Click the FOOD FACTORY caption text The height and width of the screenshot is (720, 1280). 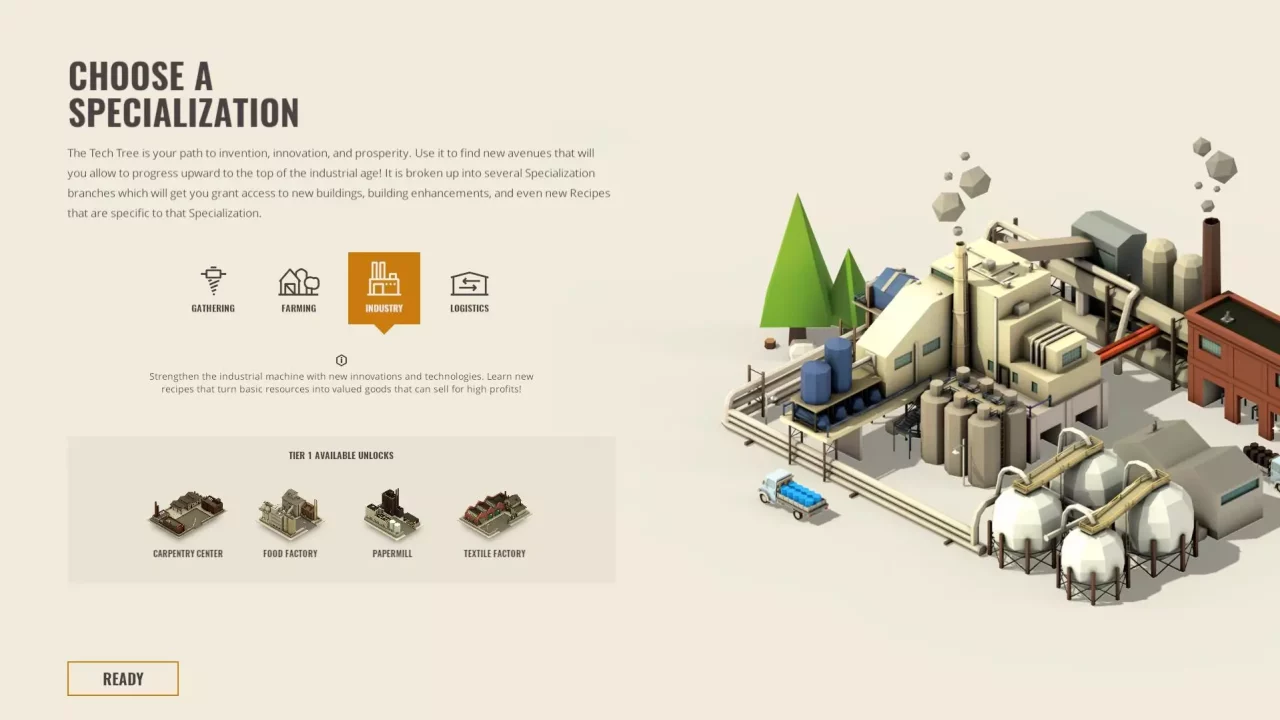coord(289,553)
